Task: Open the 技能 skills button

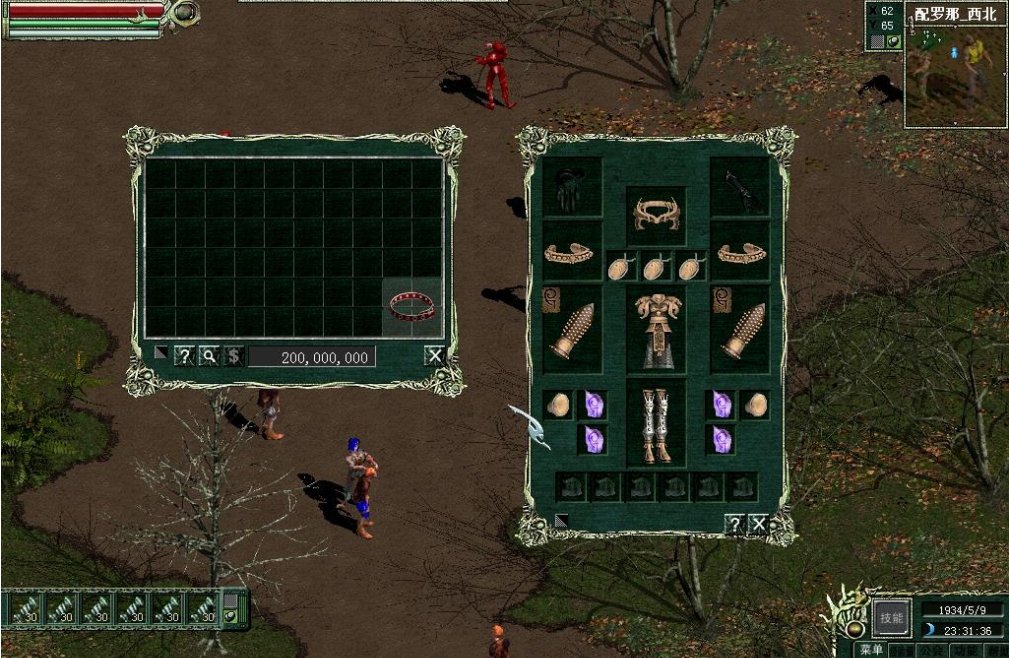Action: [x=888, y=617]
